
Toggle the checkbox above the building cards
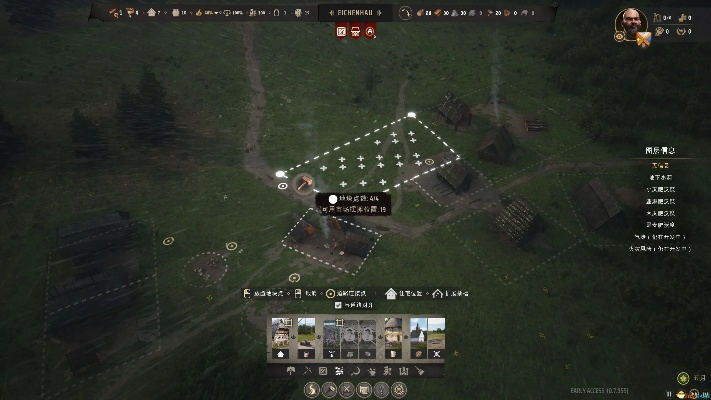click(338, 305)
